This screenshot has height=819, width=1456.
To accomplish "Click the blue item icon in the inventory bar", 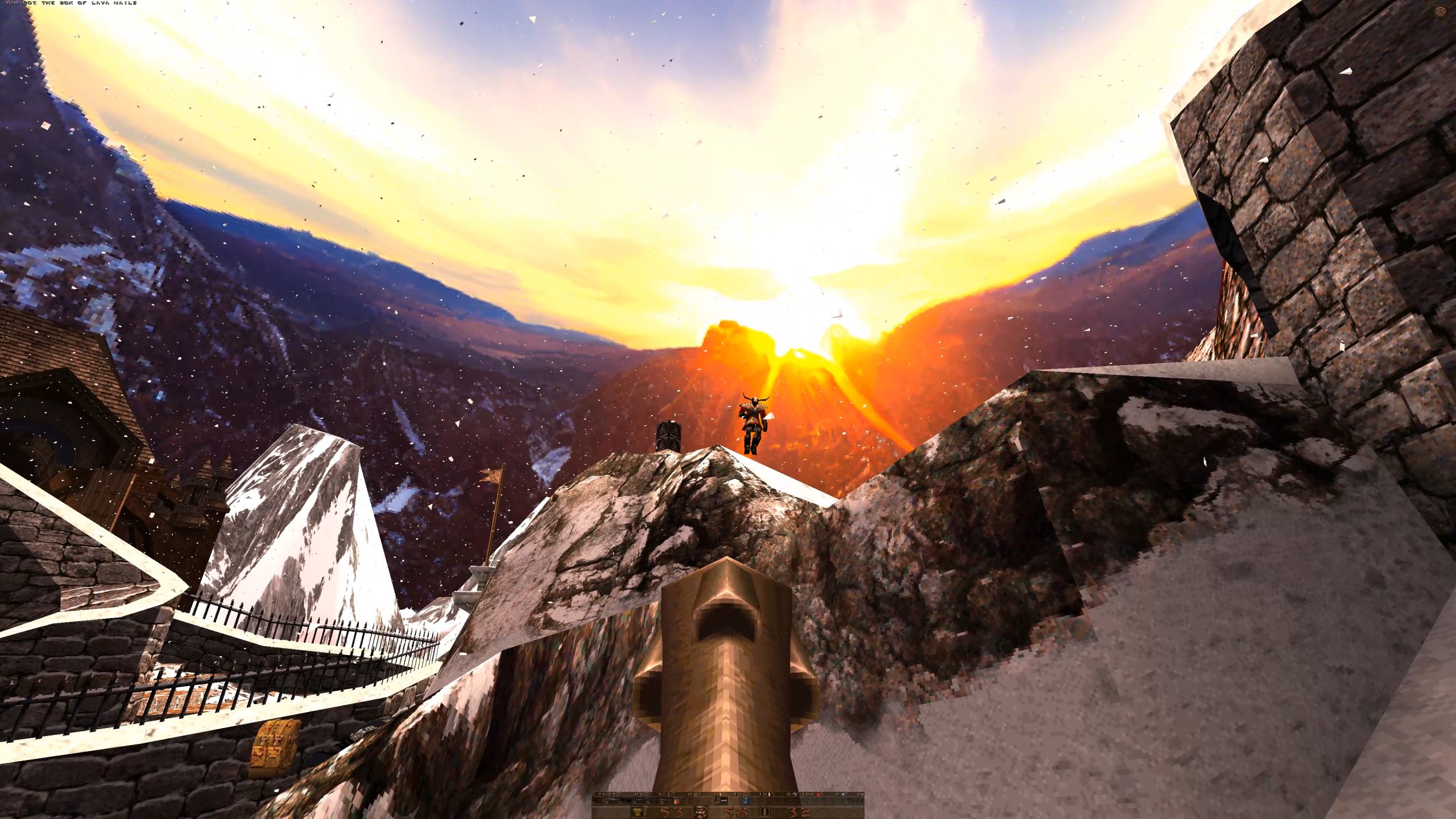I will (746, 801).
